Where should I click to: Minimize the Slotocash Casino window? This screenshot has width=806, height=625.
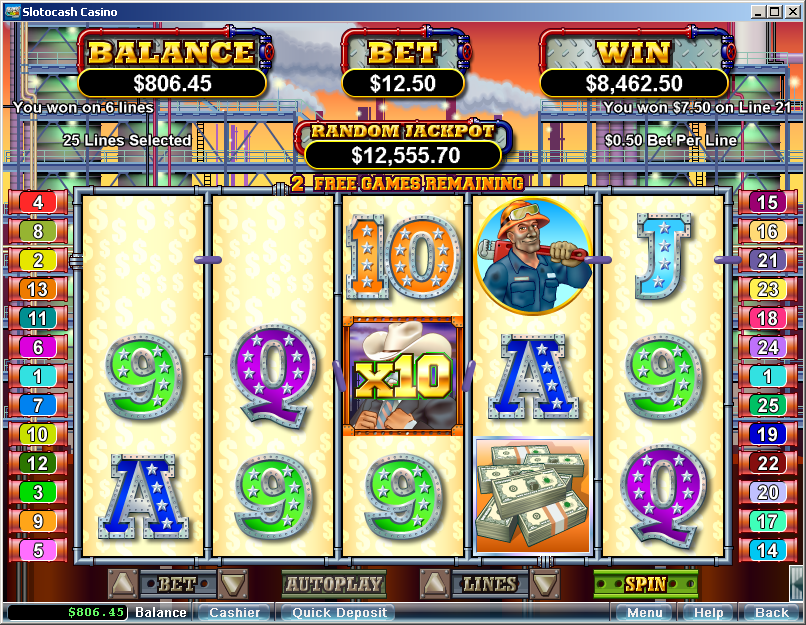point(756,12)
